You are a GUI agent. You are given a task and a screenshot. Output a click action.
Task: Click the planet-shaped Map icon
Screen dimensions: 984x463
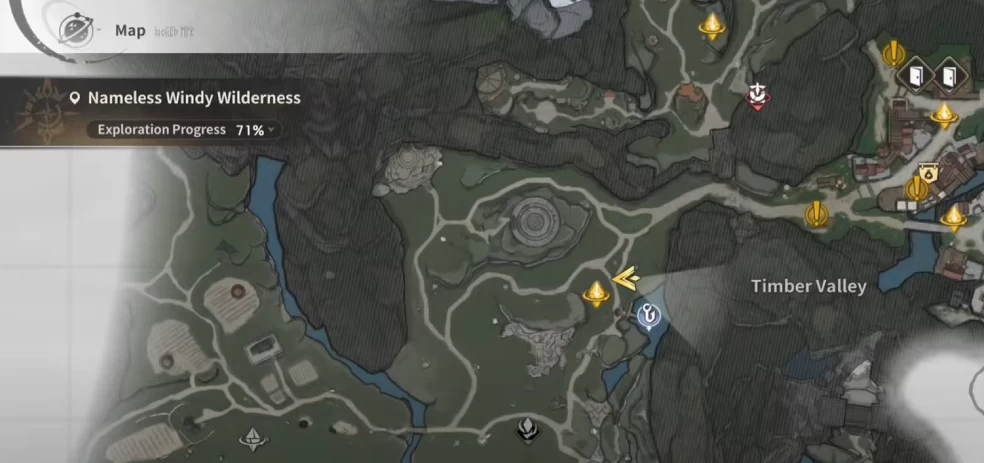click(x=75, y=30)
